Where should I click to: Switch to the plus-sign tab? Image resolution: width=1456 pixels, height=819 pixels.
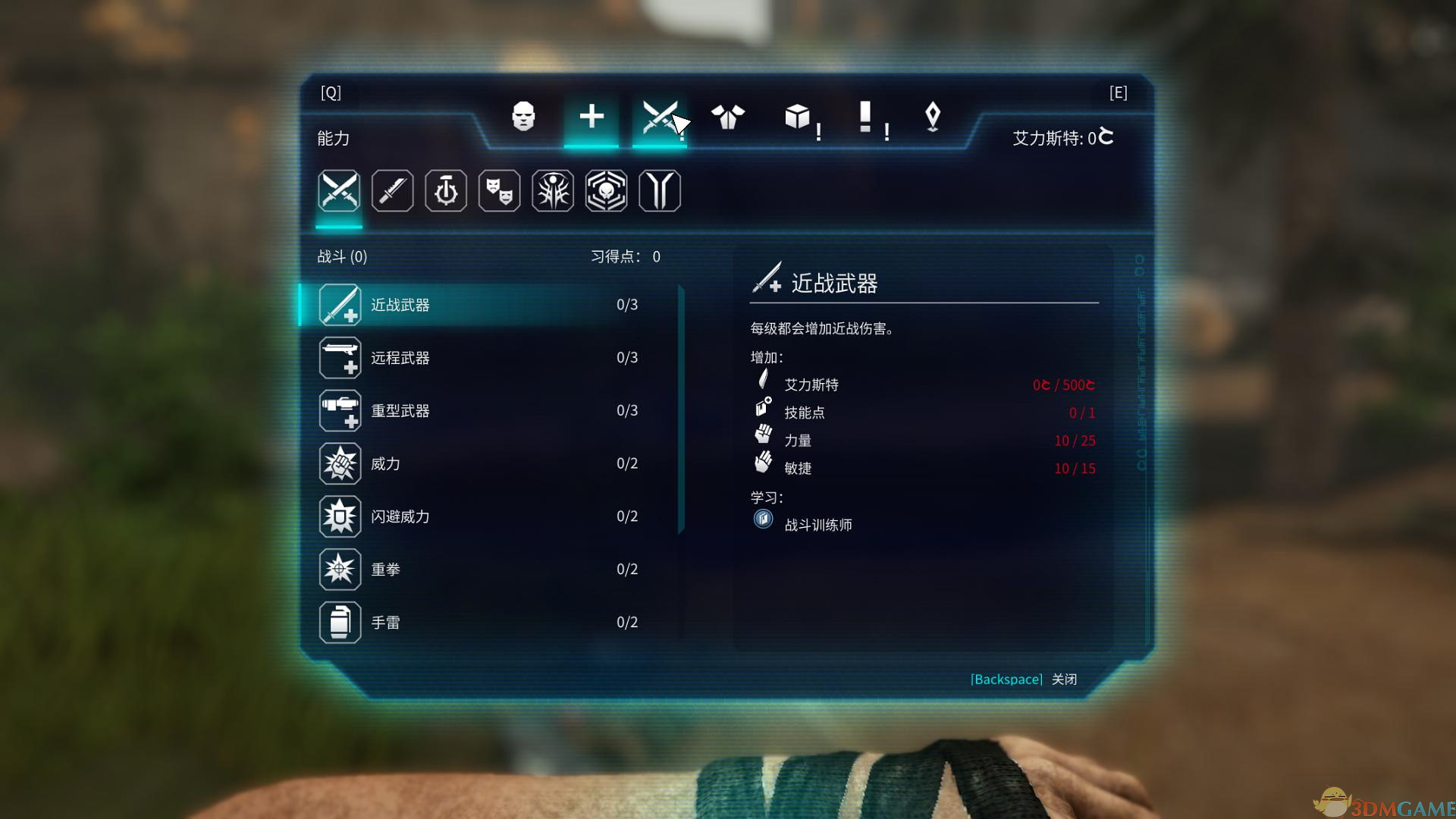point(591,117)
